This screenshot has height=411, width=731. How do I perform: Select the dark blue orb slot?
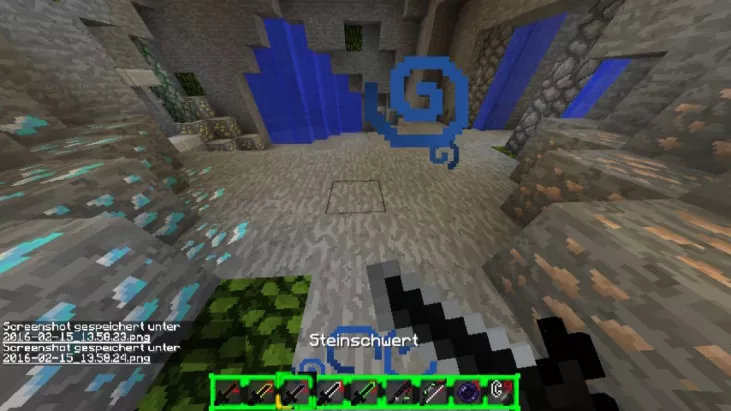click(467, 393)
